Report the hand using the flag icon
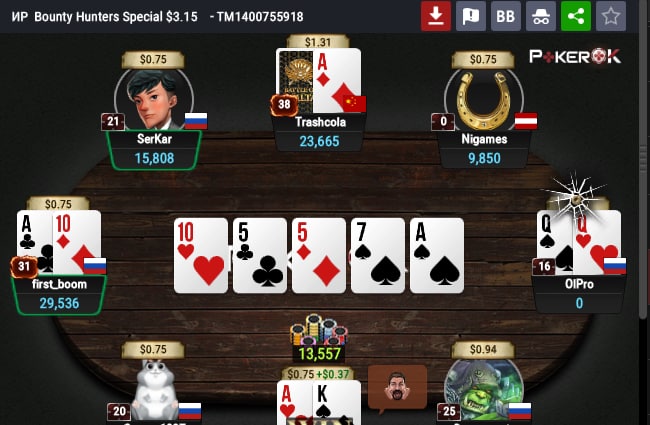The width and height of the screenshot is (650, 425). point(470,16)
